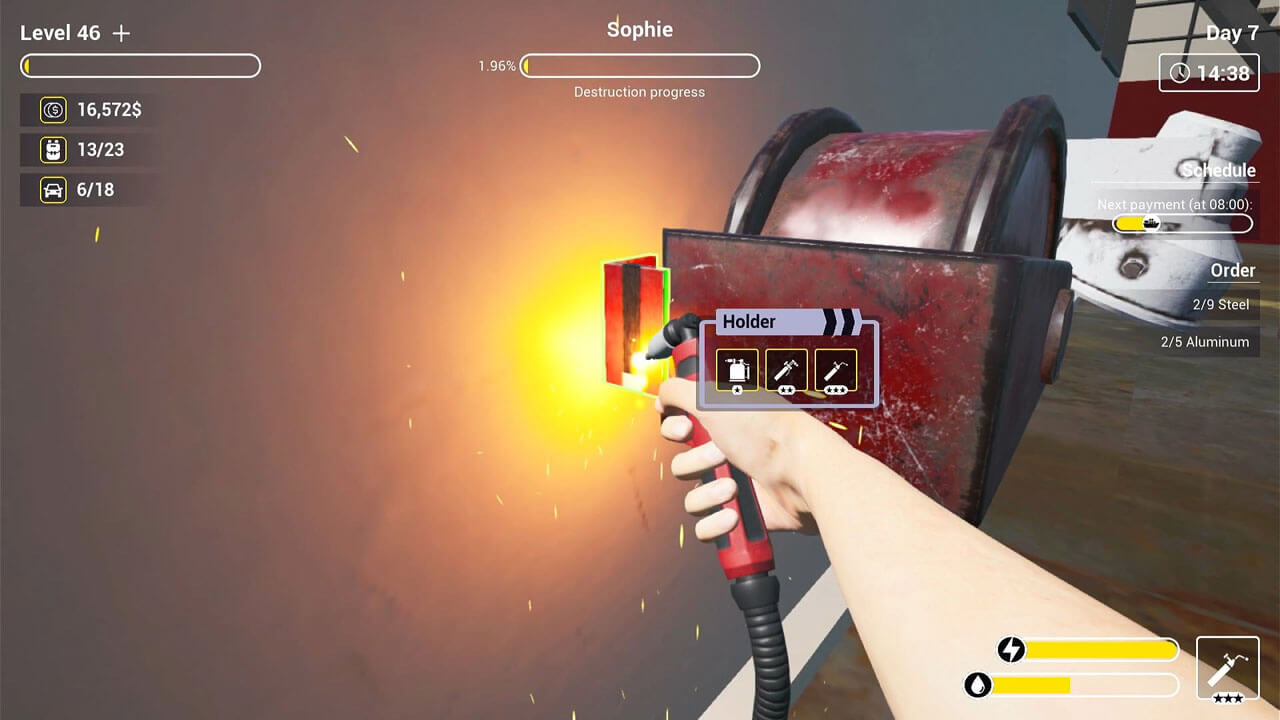Image resolution: width=1280 pixels, height=720 pixels.
Task: Click the car count icon
Action: [53, 190]
